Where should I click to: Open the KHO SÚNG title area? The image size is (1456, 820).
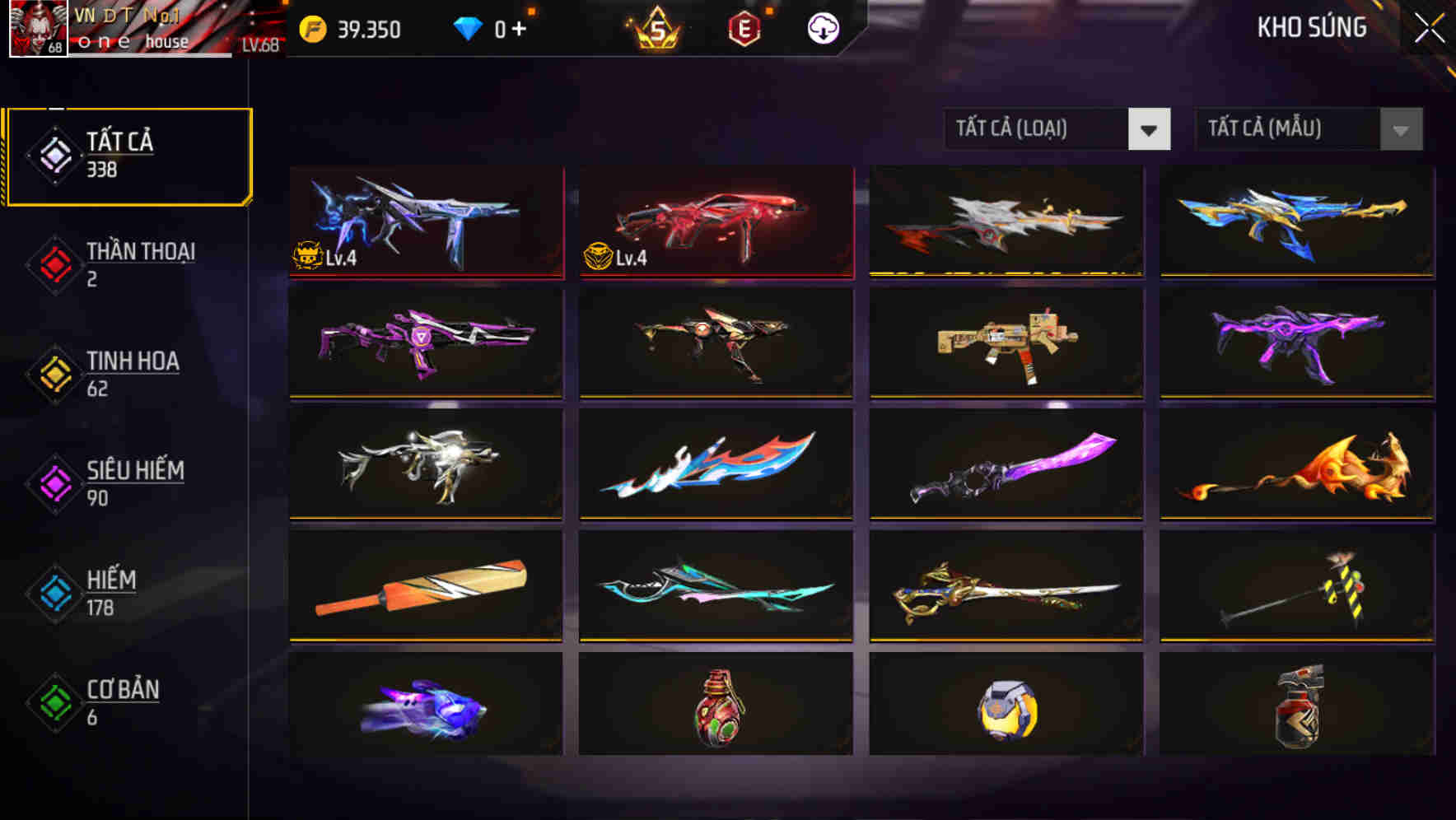(1313, 27)
